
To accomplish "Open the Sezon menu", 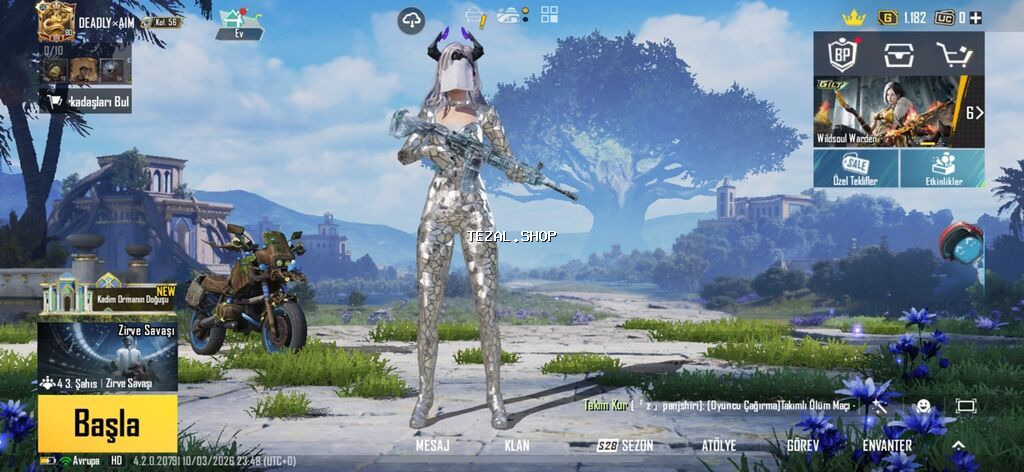I will pos(625,445).
